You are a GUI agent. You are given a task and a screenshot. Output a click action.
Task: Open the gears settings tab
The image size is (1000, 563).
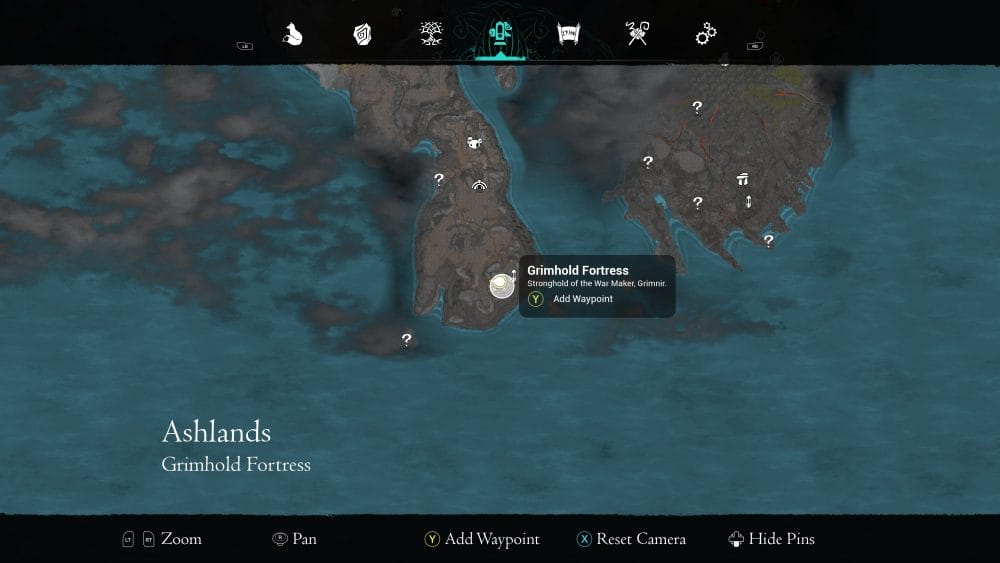(x=706, y=35)
